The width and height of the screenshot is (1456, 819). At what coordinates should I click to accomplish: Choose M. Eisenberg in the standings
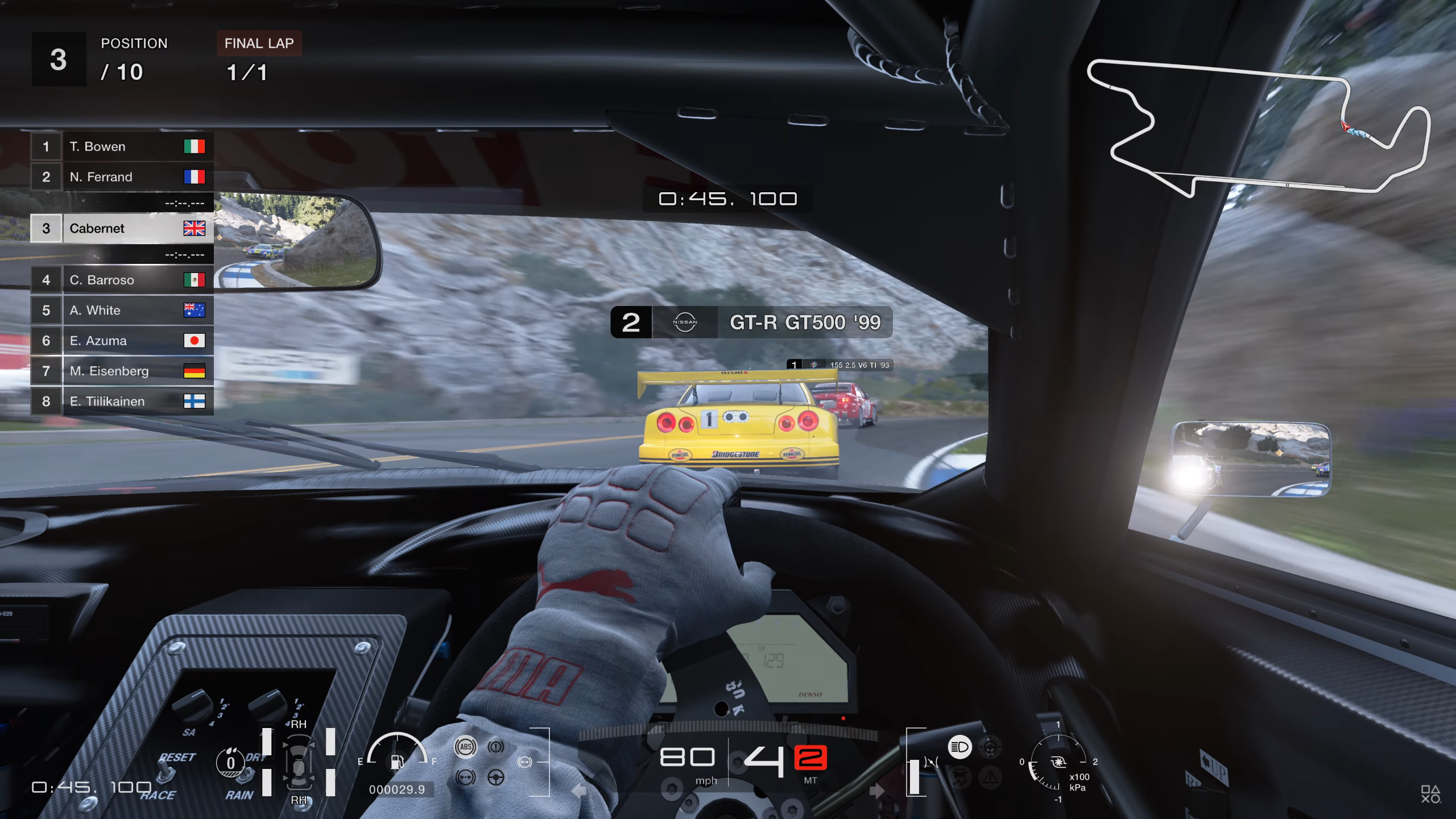[122, 371]
